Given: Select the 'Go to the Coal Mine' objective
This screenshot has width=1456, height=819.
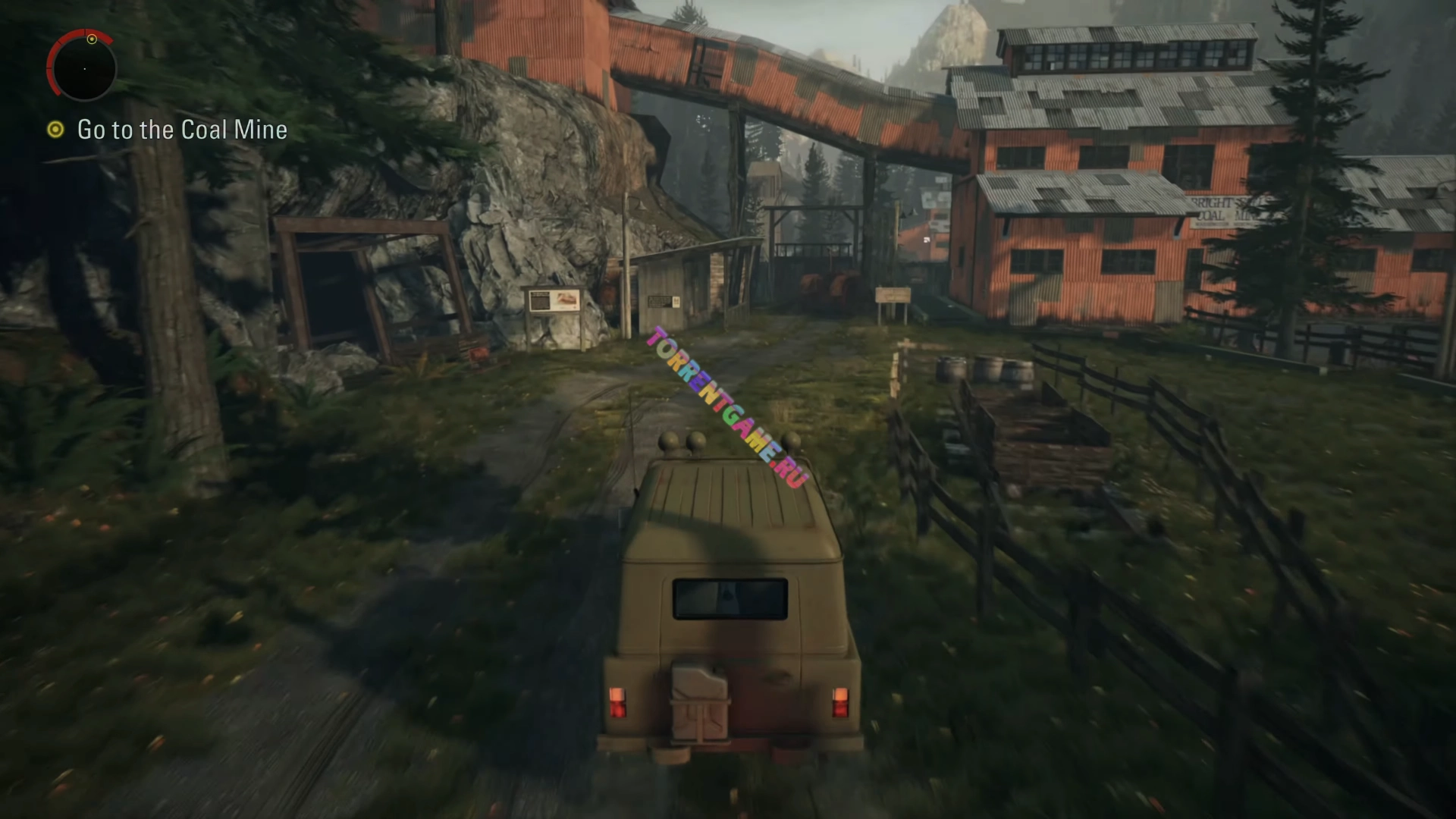Looking at the screenshot, I should [x=182, y=130].
